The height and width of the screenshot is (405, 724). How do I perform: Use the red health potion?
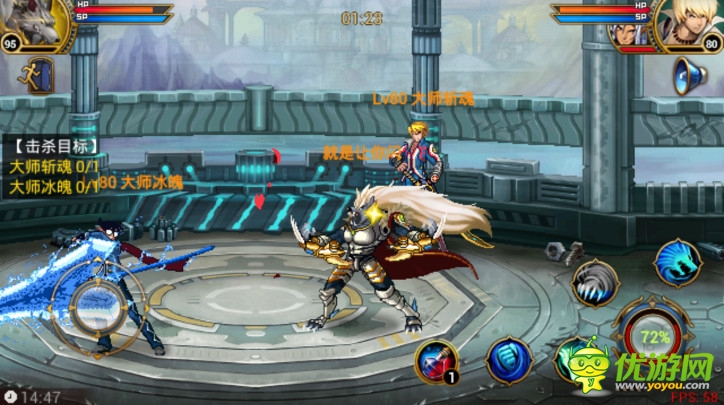435,360
